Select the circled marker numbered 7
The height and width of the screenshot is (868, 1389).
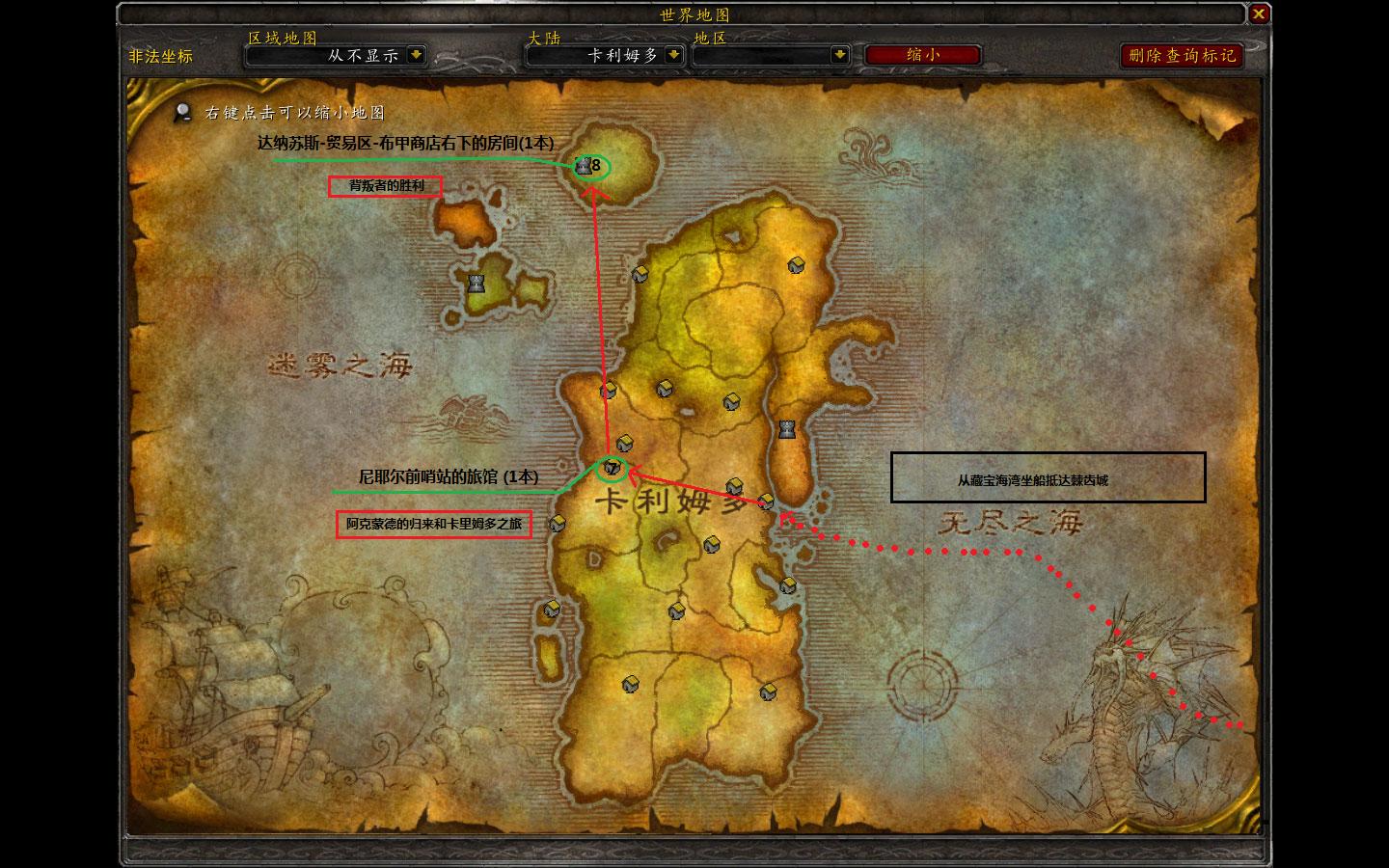pos(612,469)
